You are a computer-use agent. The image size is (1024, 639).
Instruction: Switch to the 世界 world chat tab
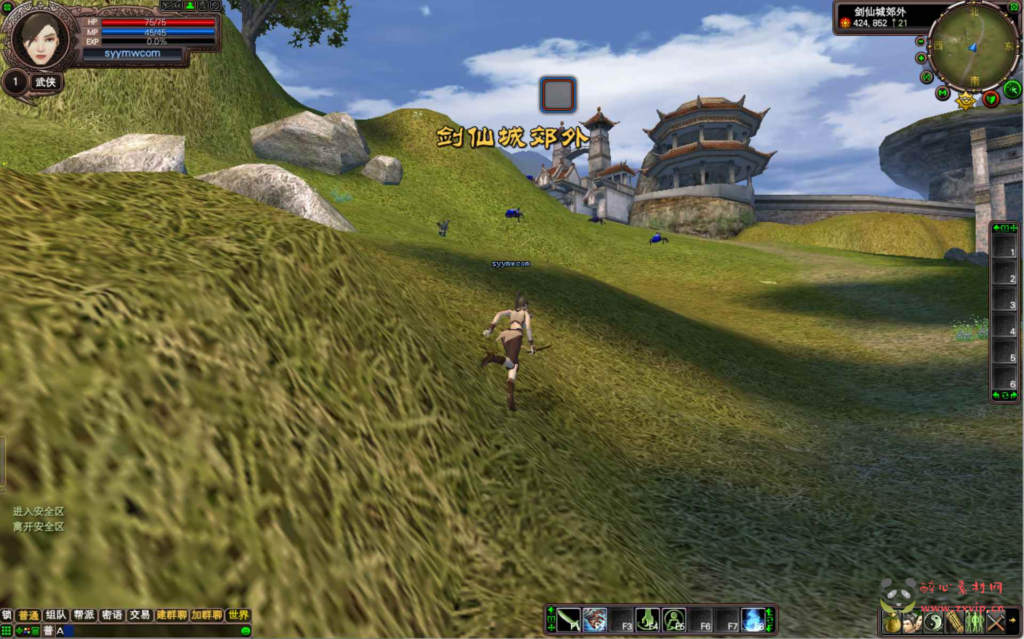(x=238, y=615)
